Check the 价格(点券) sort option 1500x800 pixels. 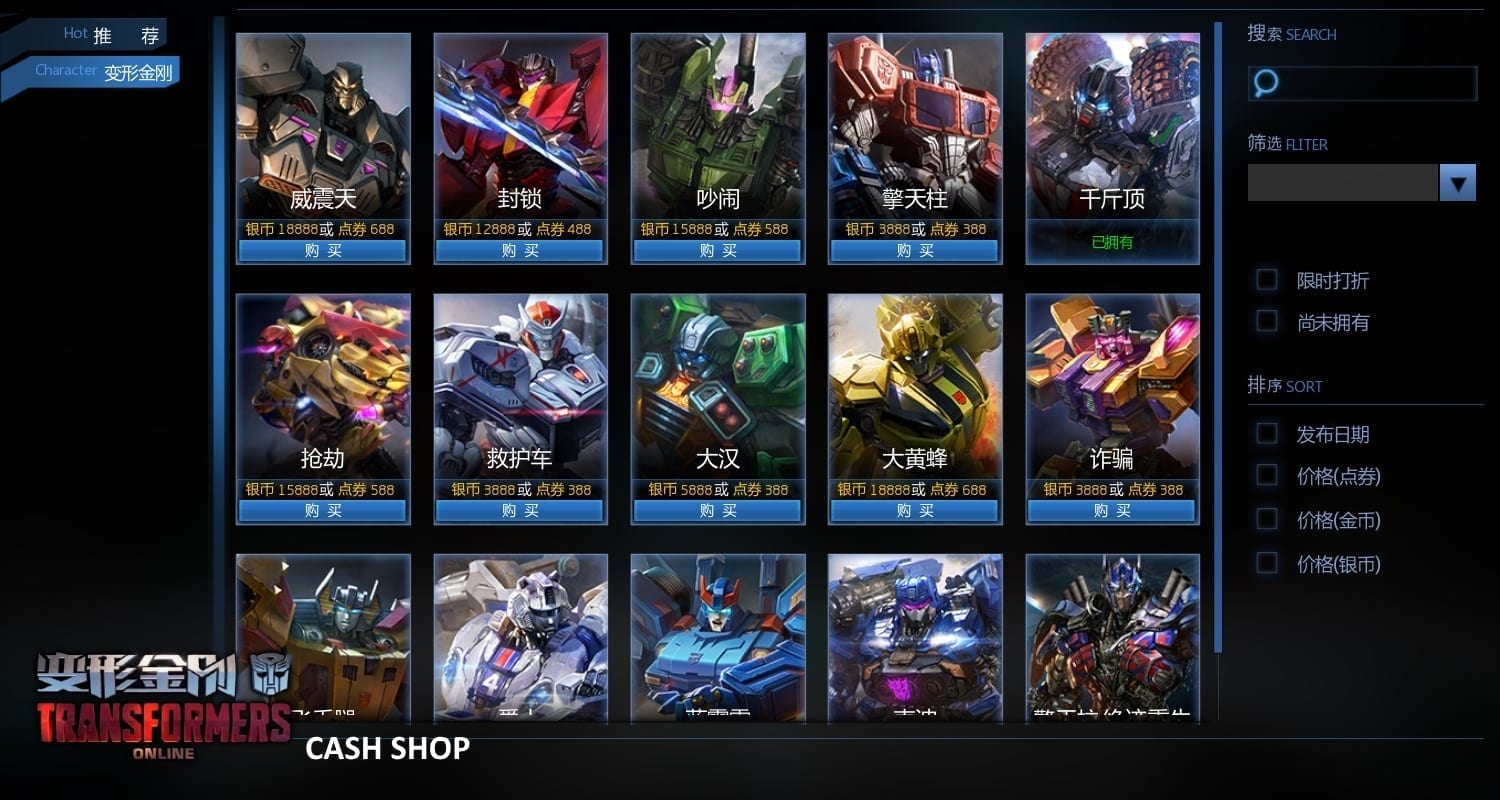tap(1267, 475)
